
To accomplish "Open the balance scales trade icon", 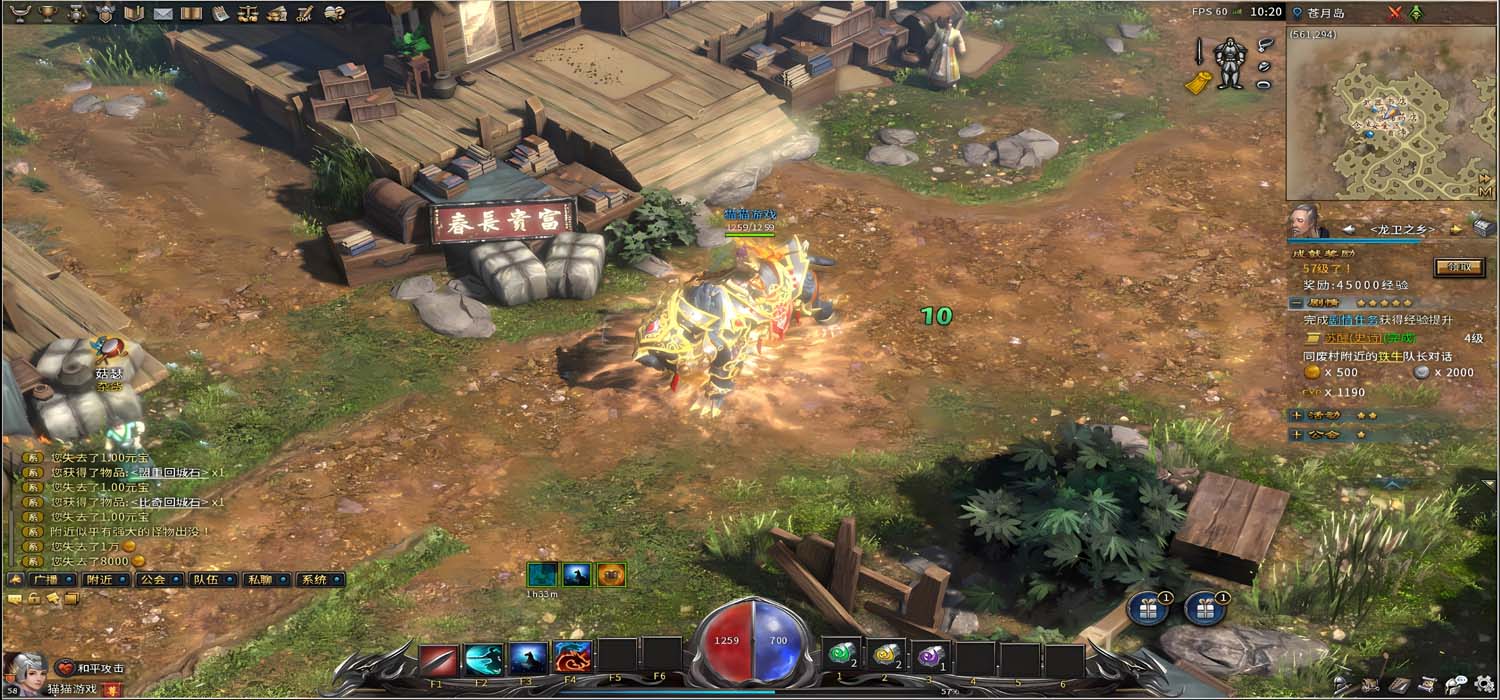I will [248, 13].
